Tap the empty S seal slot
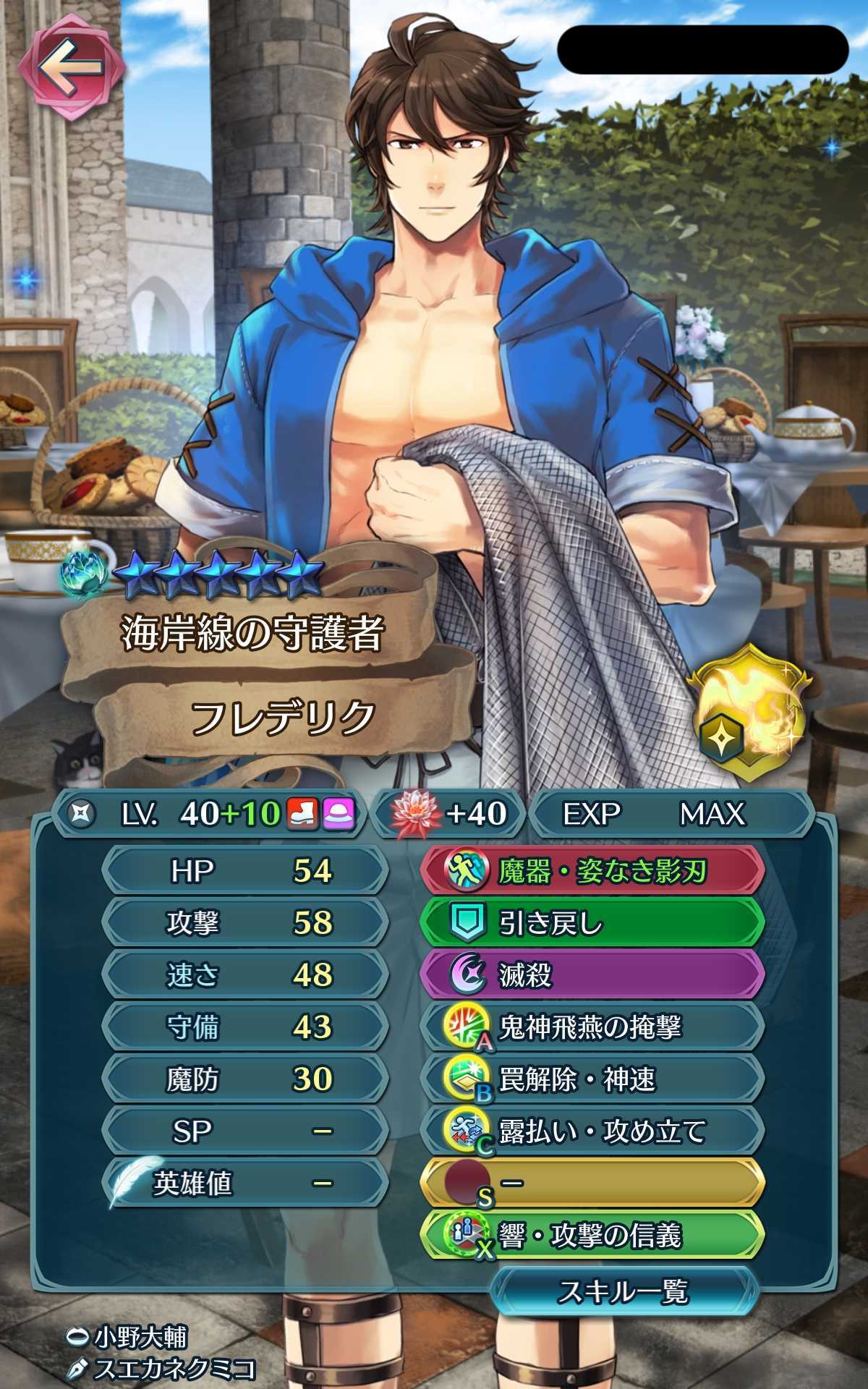 pos(592,1184)
